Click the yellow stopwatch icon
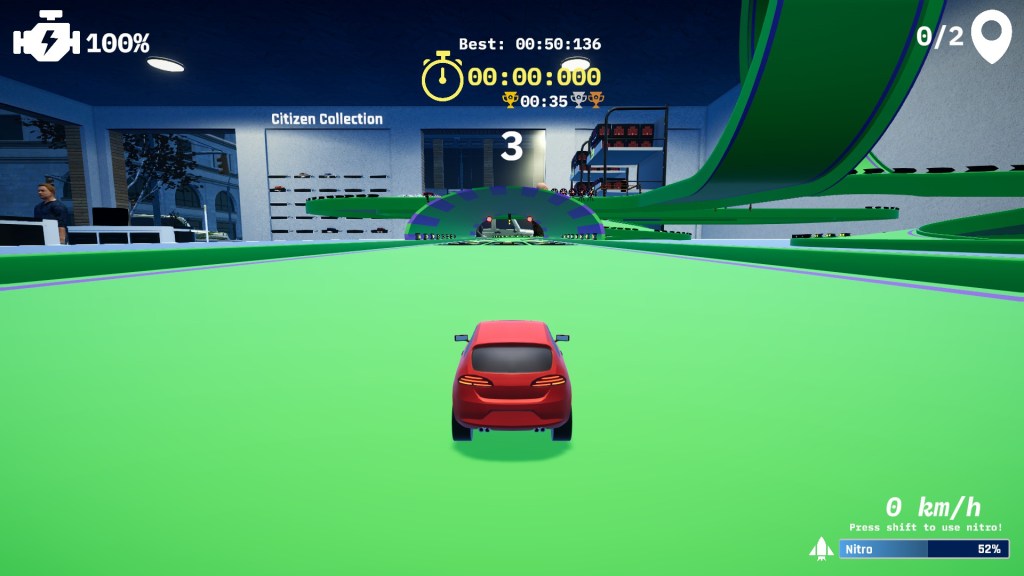 click(442, 77)
